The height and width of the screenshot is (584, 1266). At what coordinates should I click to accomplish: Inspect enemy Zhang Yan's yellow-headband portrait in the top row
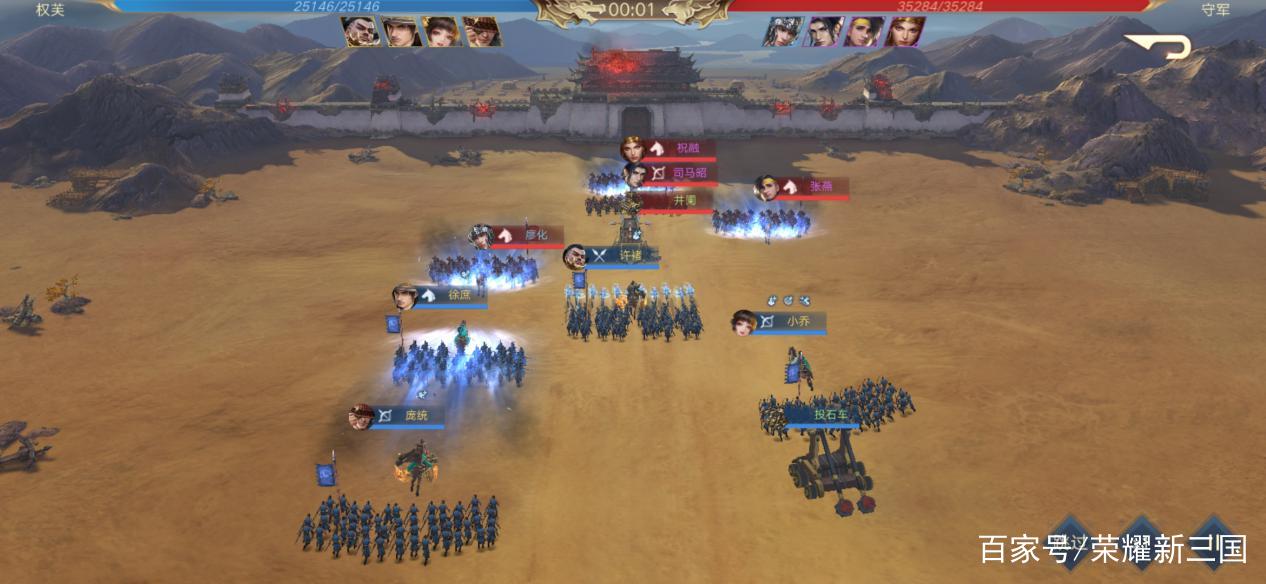point(864,32)
